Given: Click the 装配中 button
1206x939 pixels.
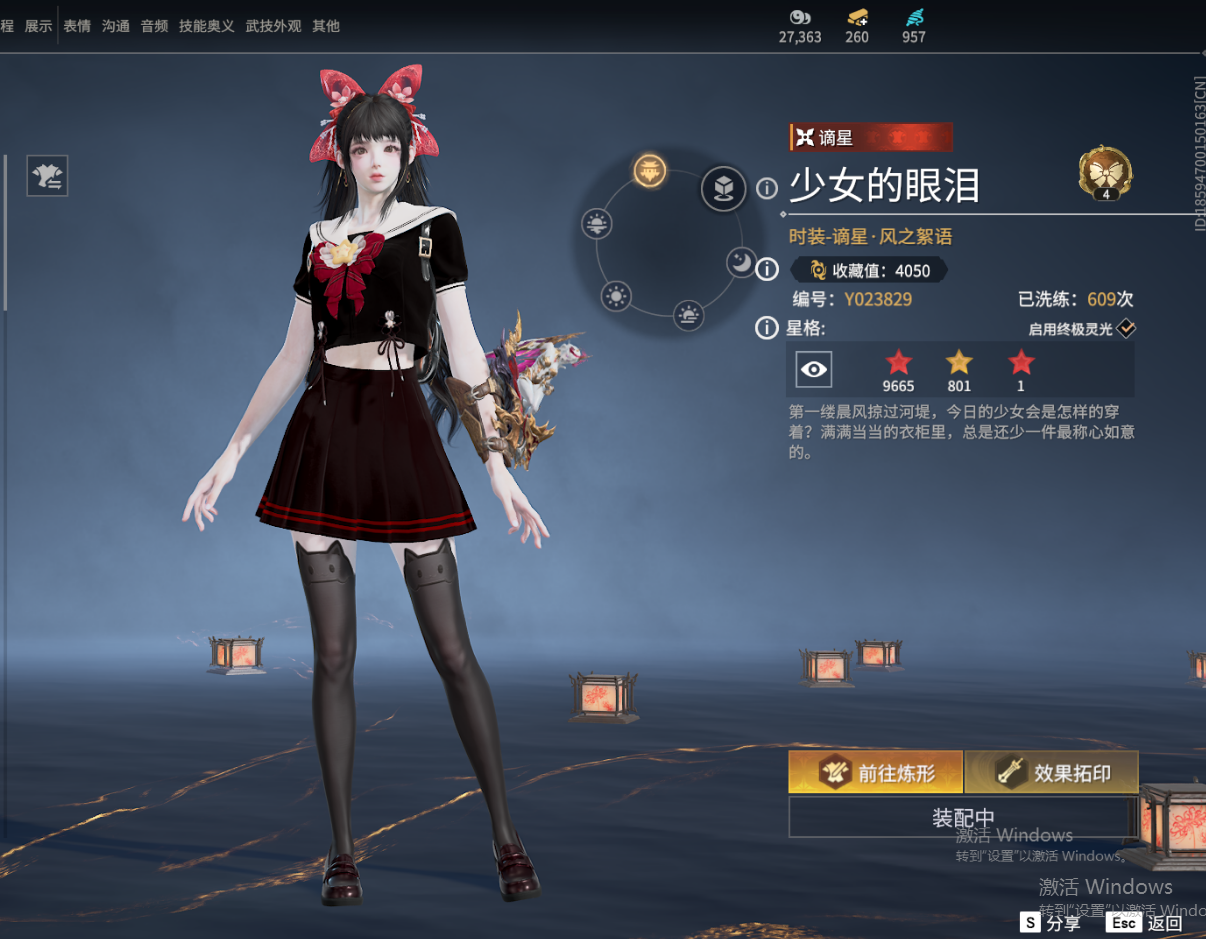Looking at the screenshot, I should [x=962, y=818].
